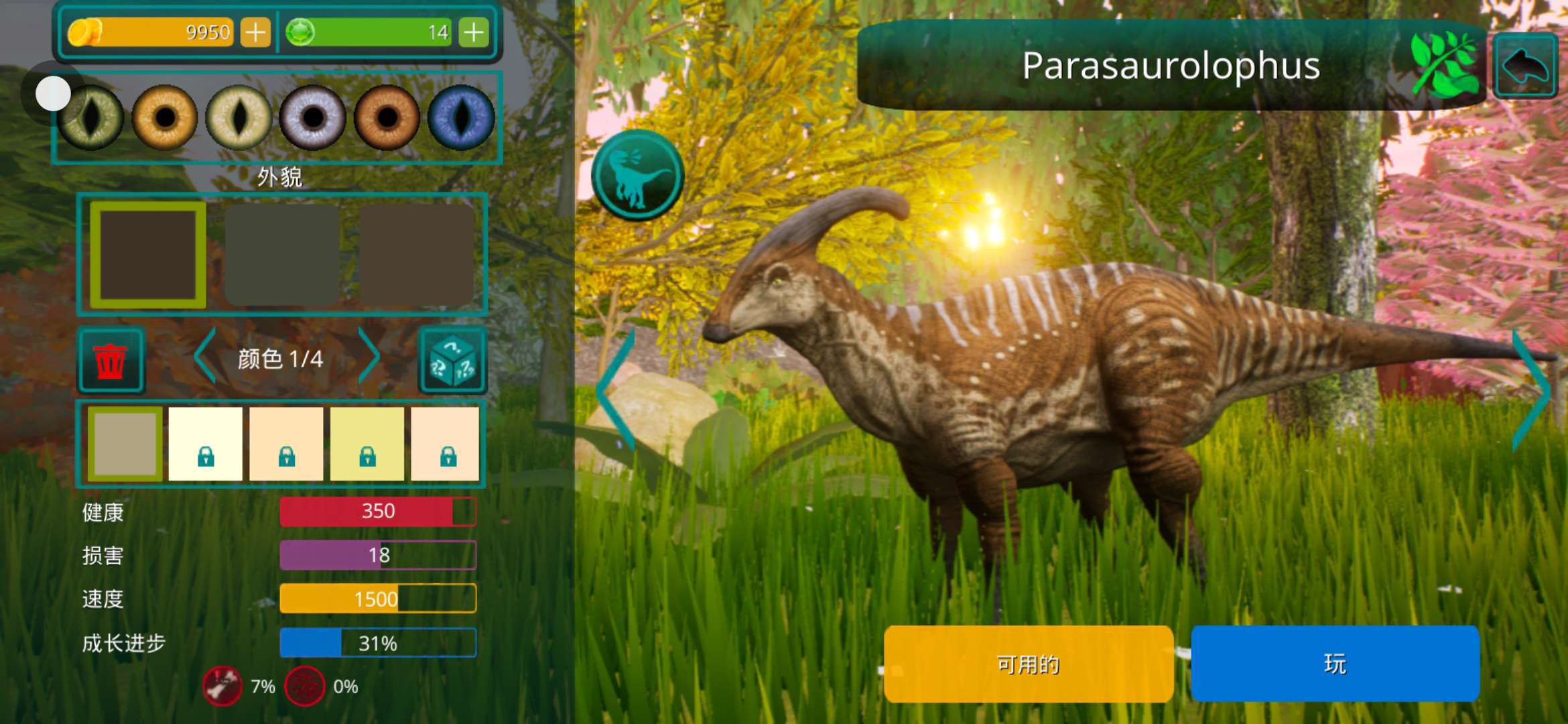Choose the locked yellow color swatch
Screen dimensions: 1568x724
367,444
